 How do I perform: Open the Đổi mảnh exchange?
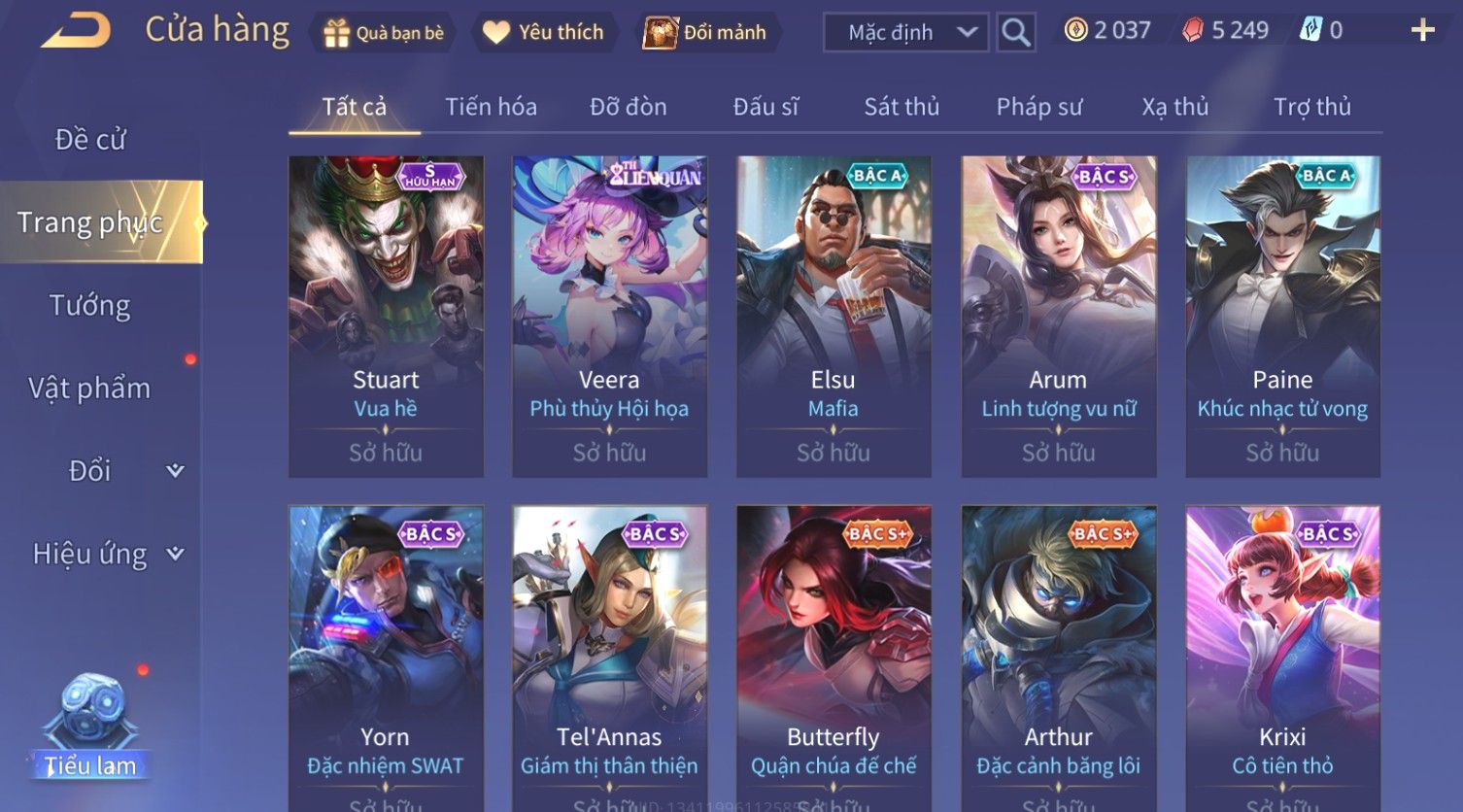pyautogui.click(x=706, y=33)
